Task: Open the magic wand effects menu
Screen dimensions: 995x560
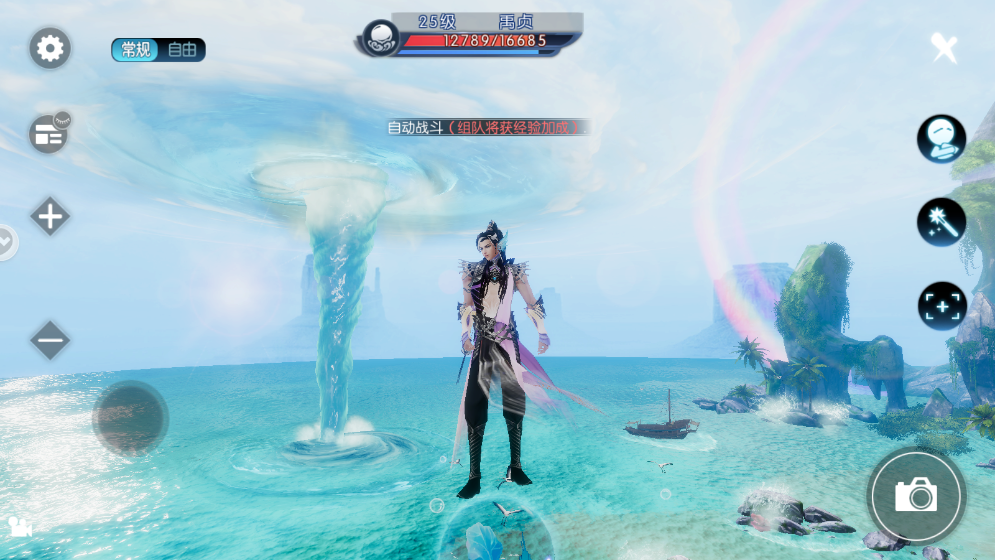Action: click(941, 222)
